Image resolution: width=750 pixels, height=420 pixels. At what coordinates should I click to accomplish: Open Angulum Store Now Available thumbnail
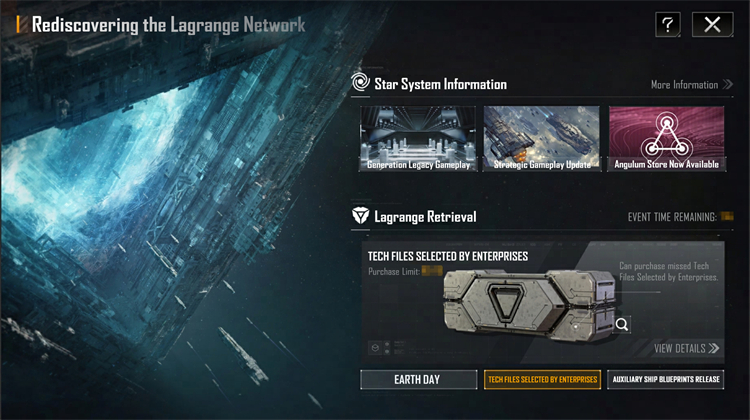(666, 140)
